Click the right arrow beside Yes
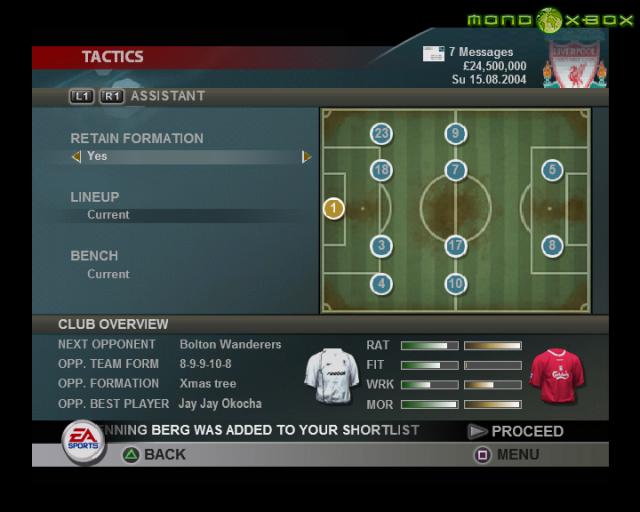640x512 pixels. click(x=307, y=157)
